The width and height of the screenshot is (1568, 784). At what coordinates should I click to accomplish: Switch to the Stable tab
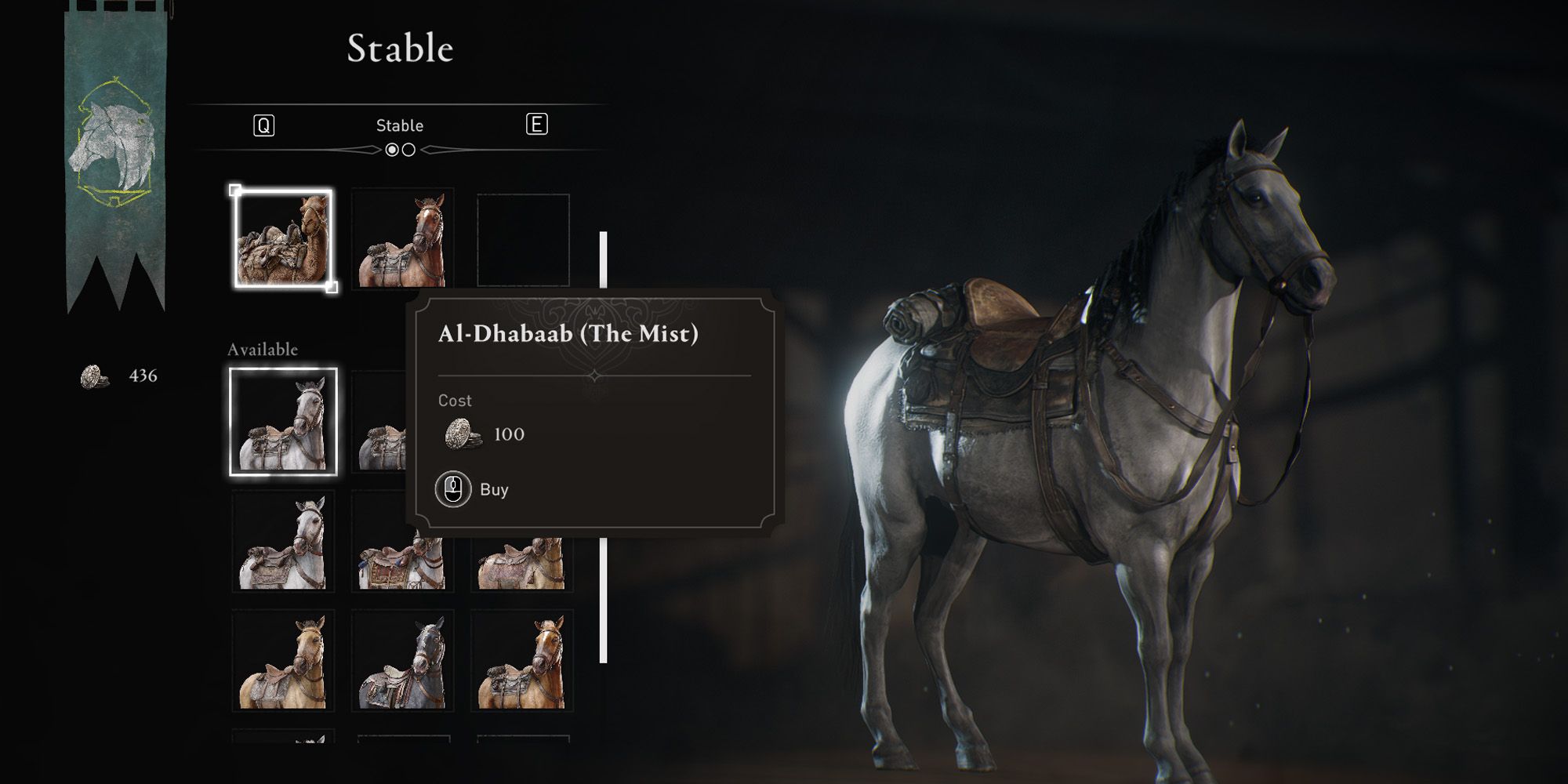tap(399, 125)
